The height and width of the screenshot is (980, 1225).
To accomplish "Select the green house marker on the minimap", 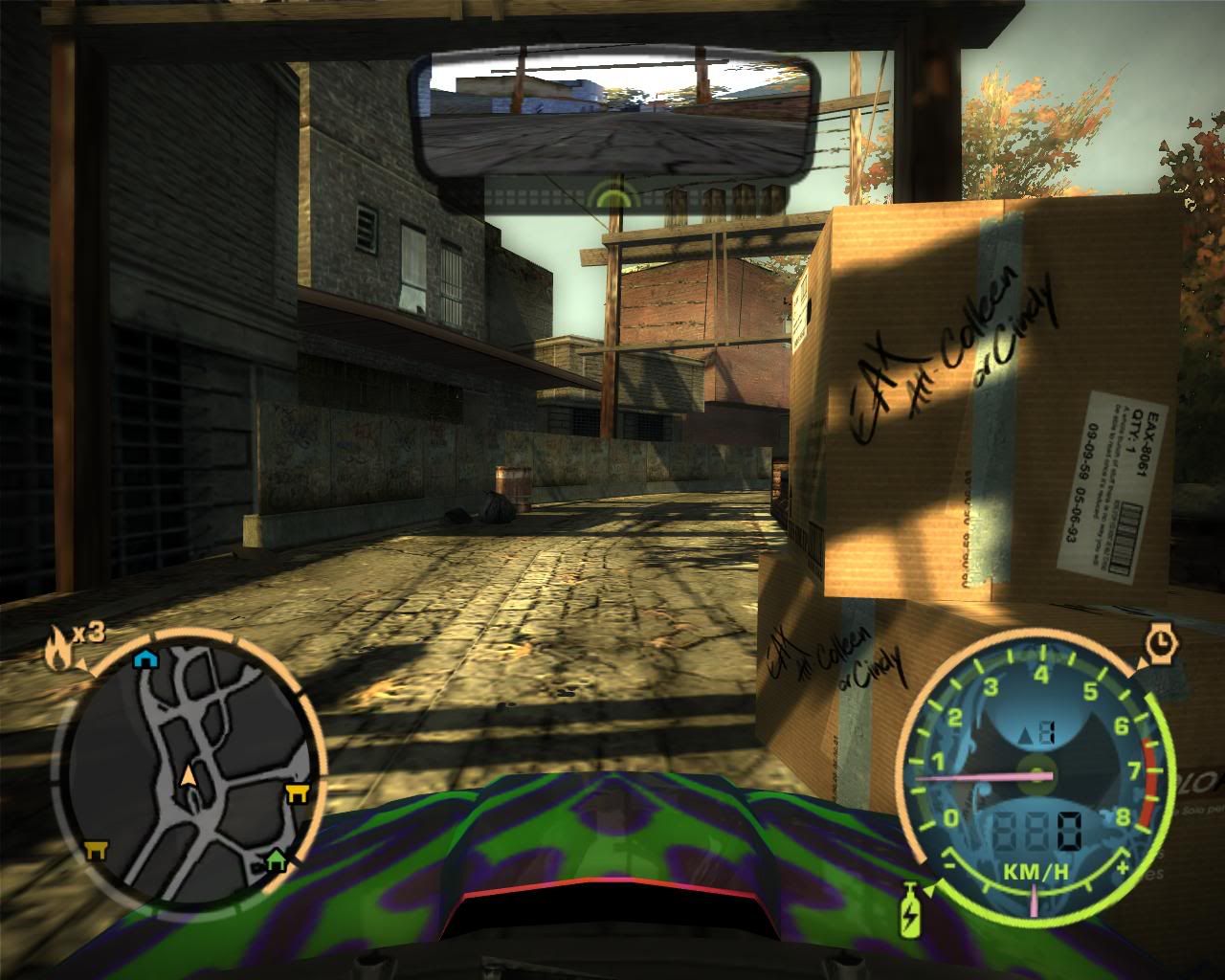I will click(x=277, y=858).
